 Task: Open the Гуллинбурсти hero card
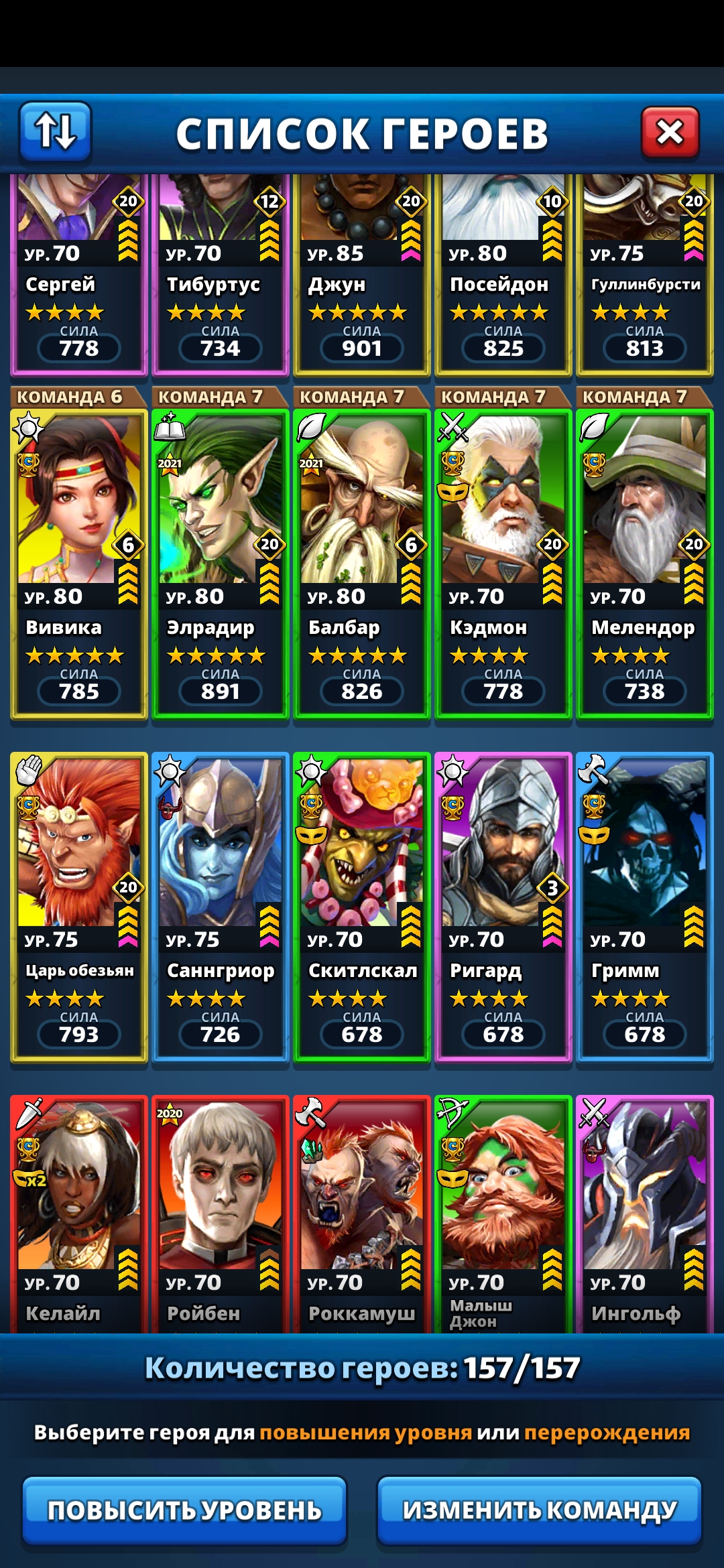645,275
